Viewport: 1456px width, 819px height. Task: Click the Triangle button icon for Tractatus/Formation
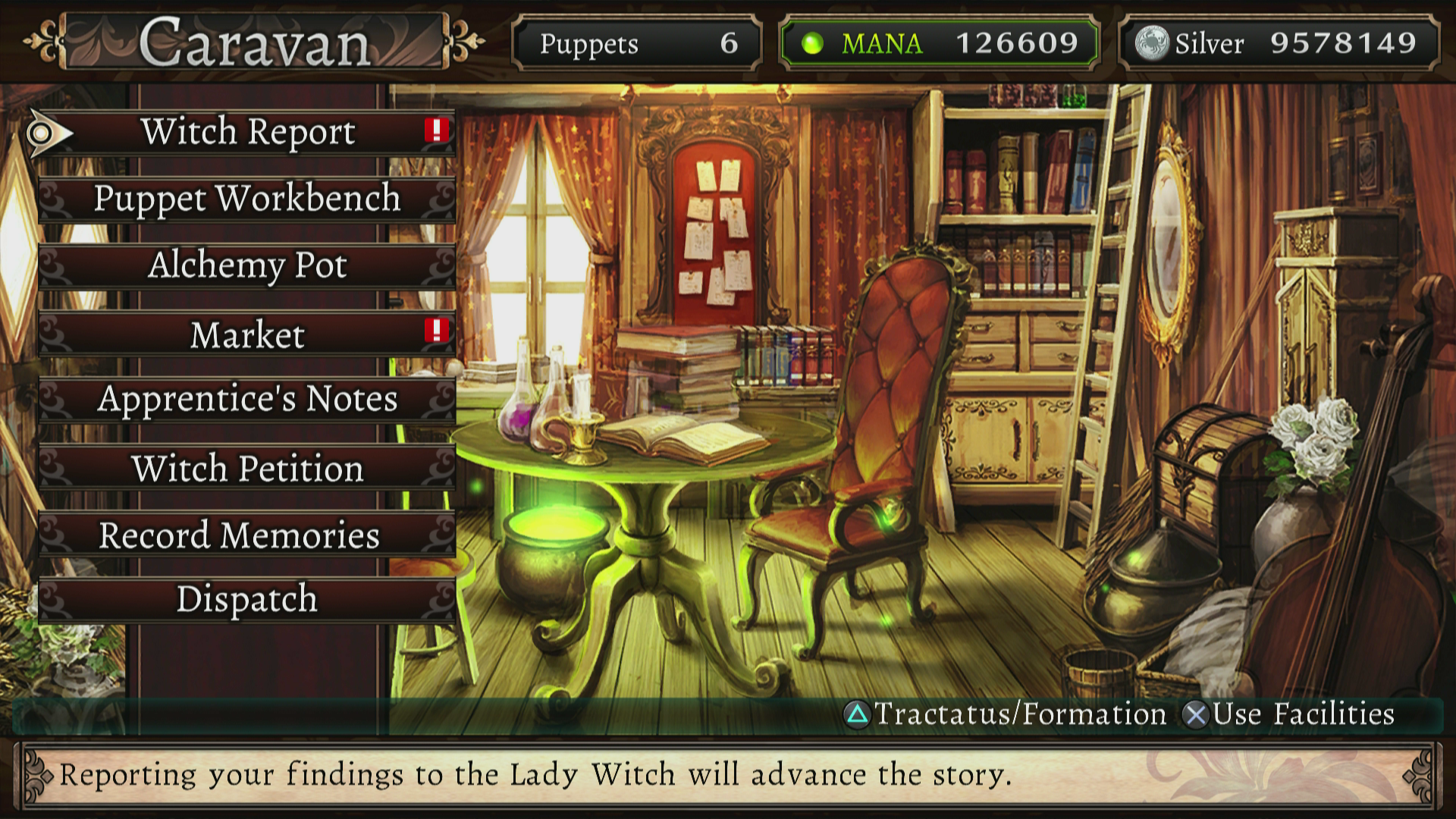pyautogui.click(x=858, y=714)
